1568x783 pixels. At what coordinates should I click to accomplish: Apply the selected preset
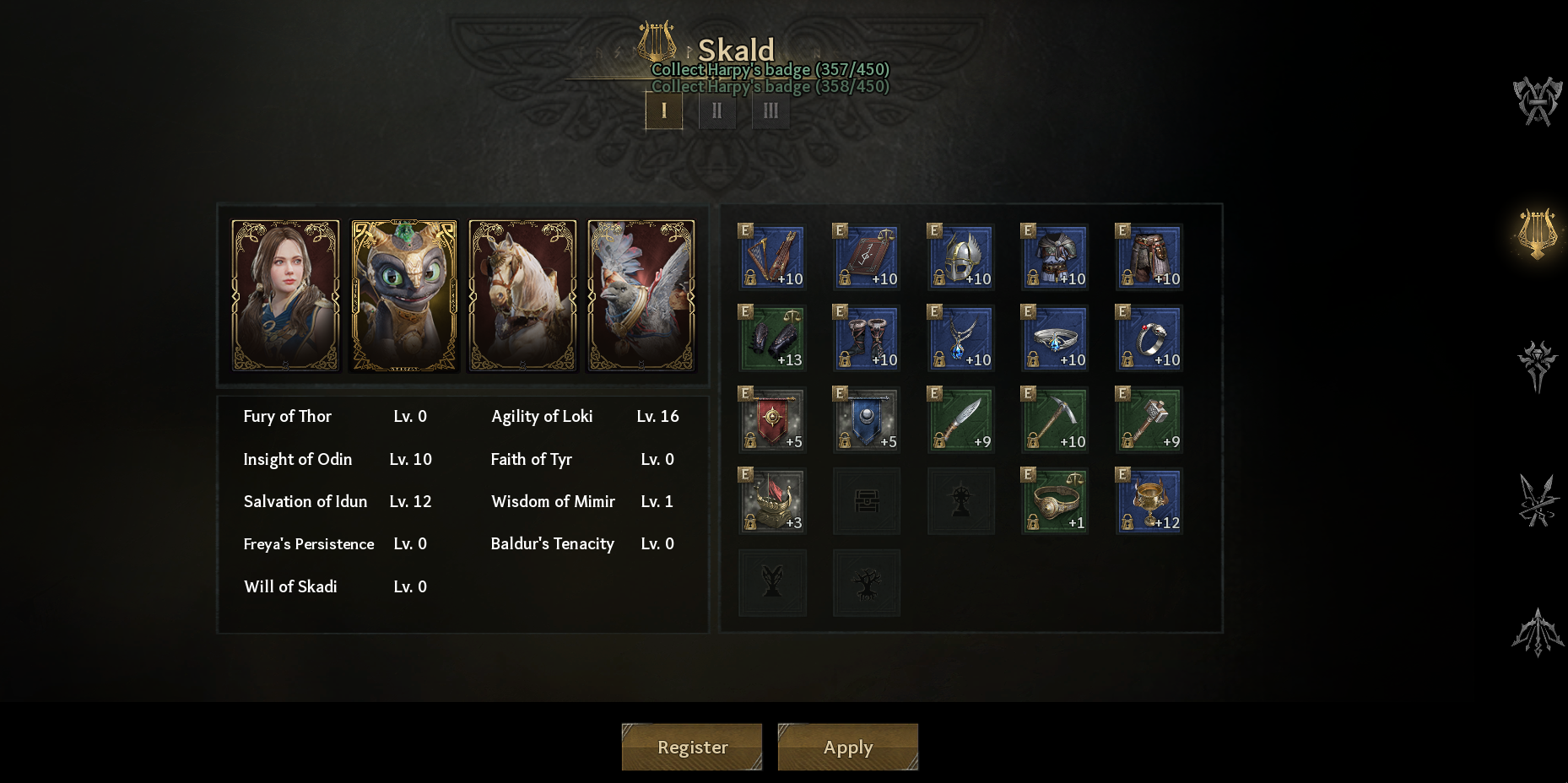pyautogui.click(x=847, y=747)
